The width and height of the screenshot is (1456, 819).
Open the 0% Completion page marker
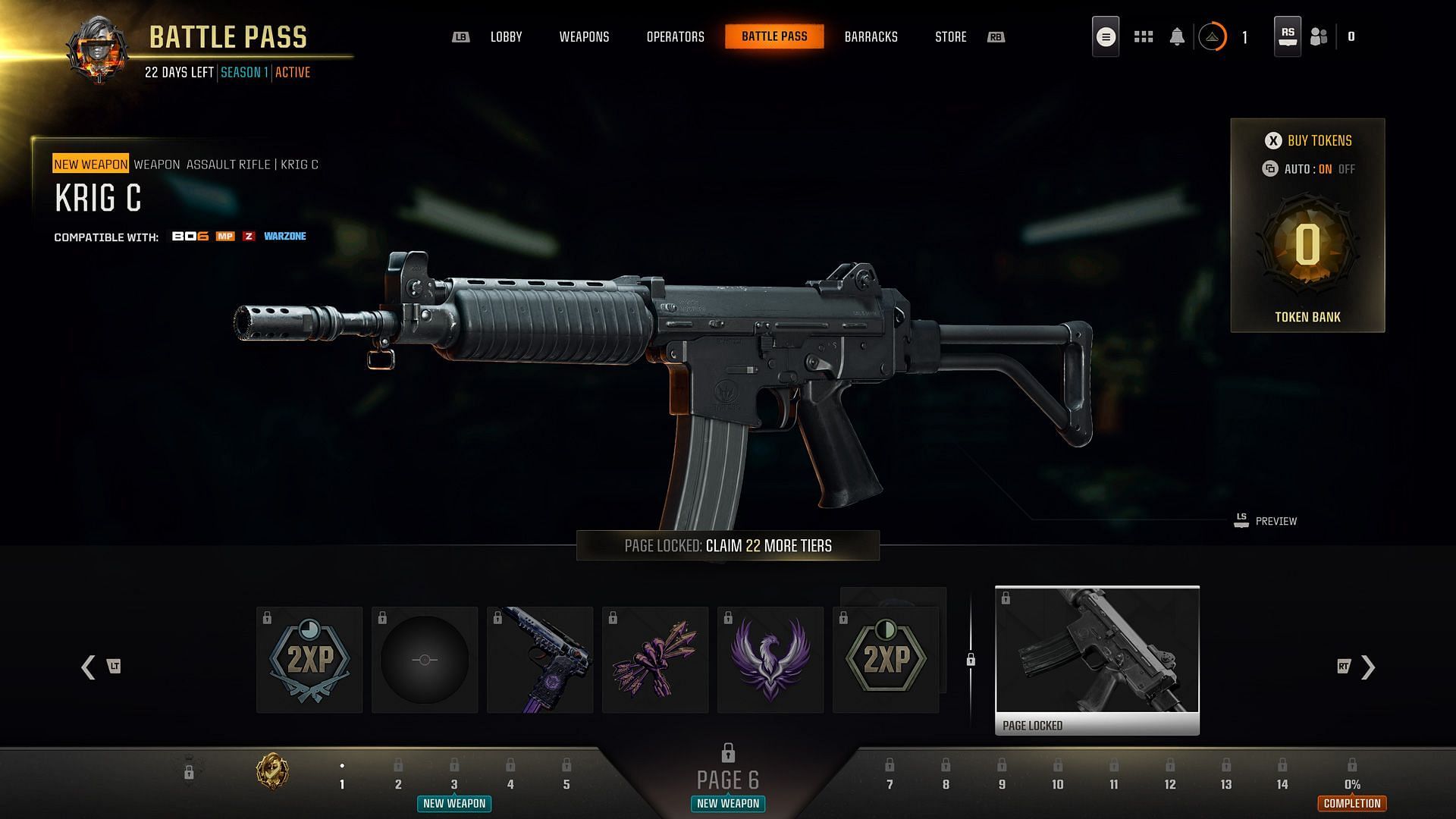(x=1352, y=785)
